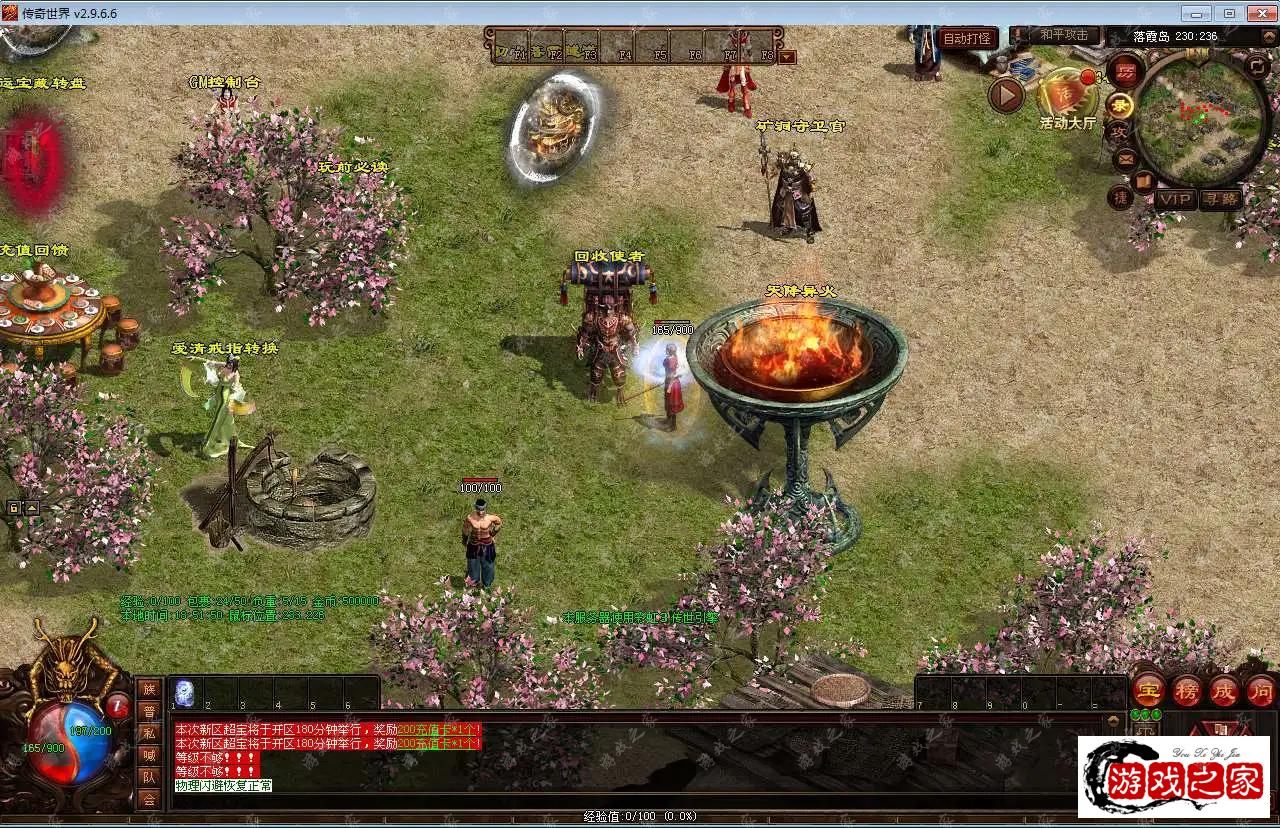Click the minimap refresh arrows button
This screenshot has height=828, width=1280.
[1257, 67]
